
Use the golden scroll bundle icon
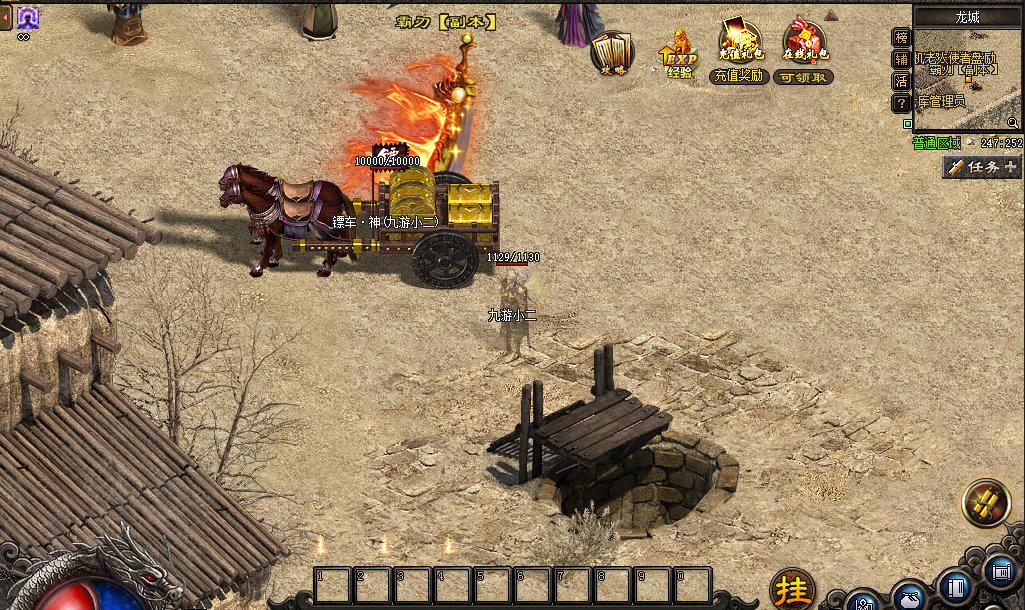985,503
